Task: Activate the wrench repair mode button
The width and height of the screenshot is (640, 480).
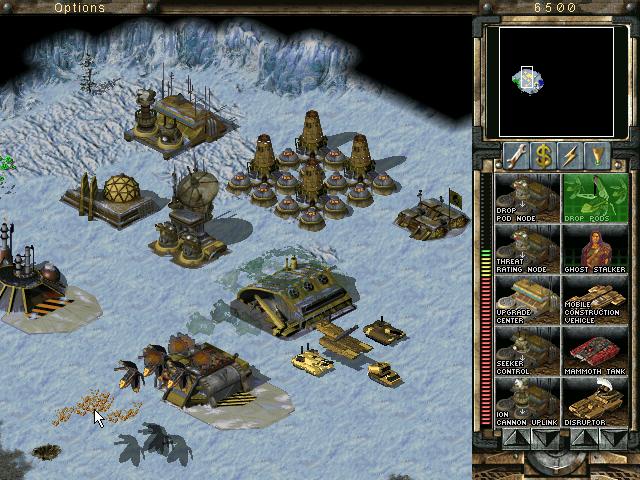Action: coord(515,155)
